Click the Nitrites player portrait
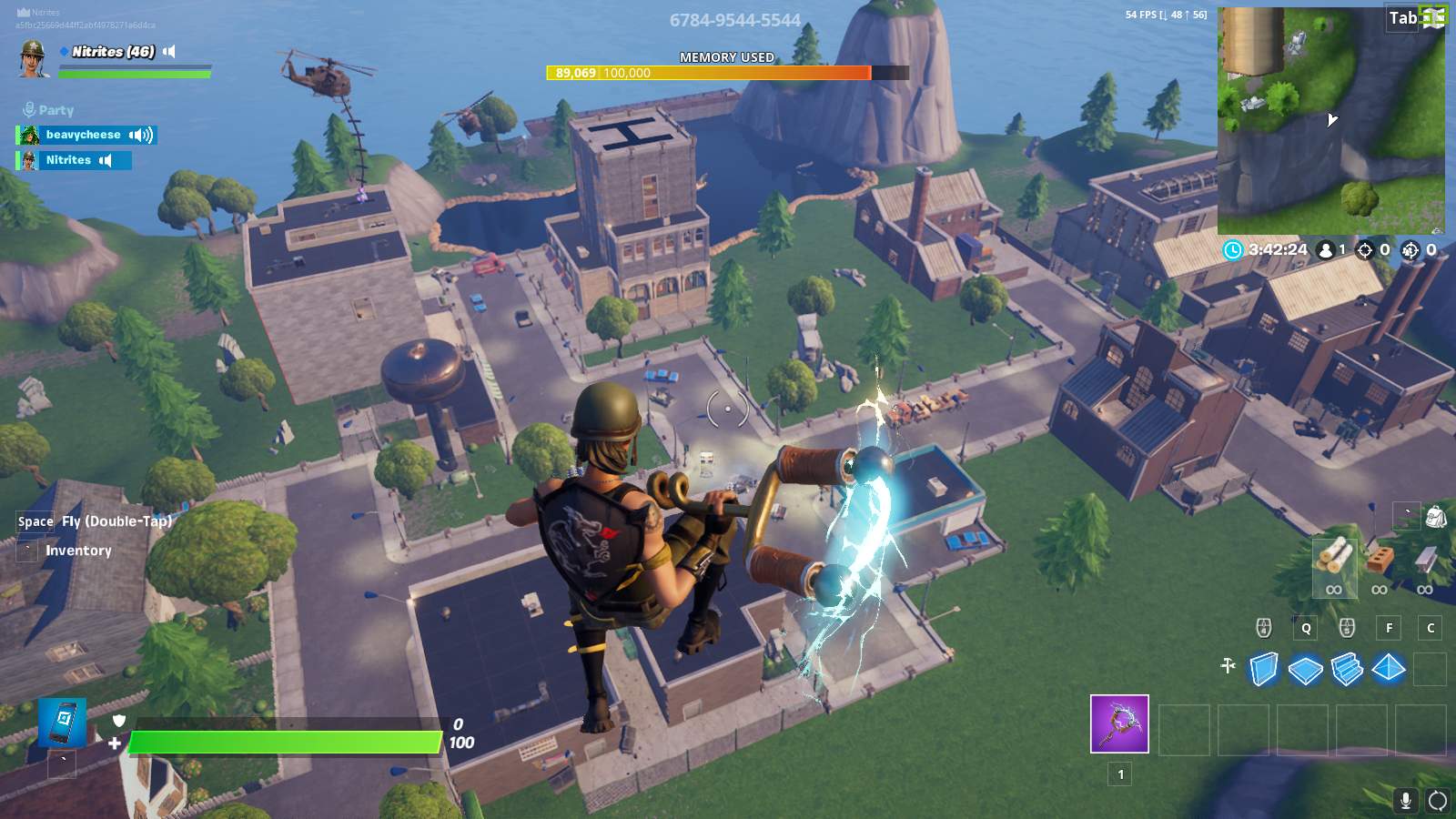This screenshot has width=1456, height=819. click(34, 58)
